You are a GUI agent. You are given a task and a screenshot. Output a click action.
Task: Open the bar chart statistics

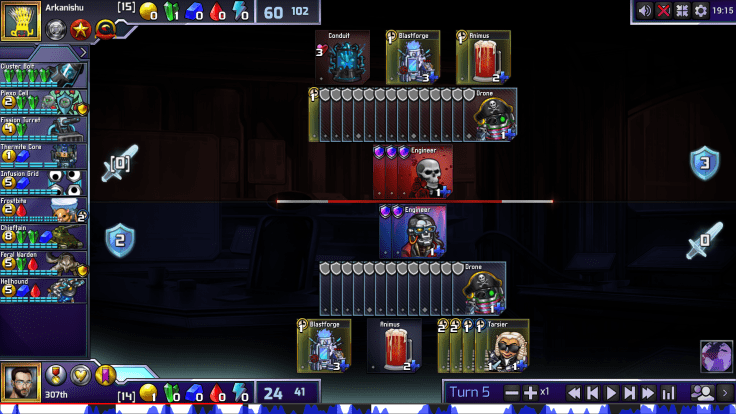point(669,393)
